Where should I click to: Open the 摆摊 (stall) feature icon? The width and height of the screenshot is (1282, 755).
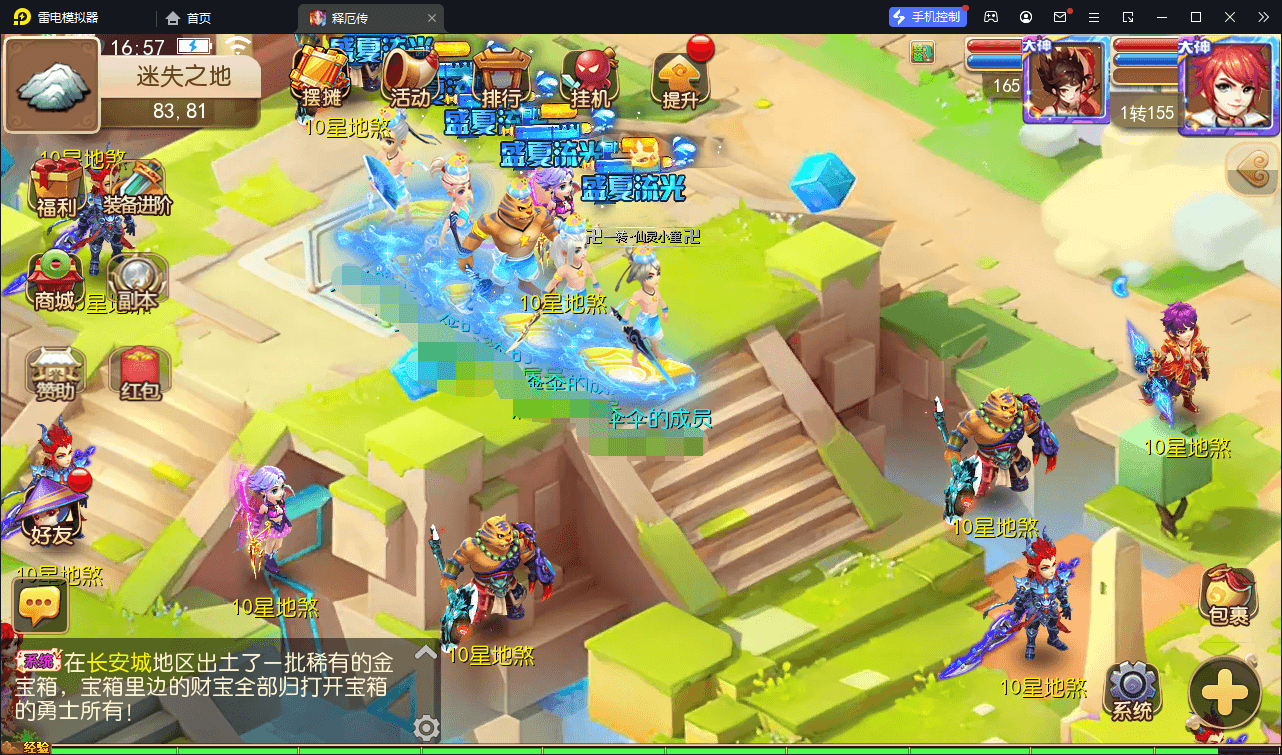point(322,75)
